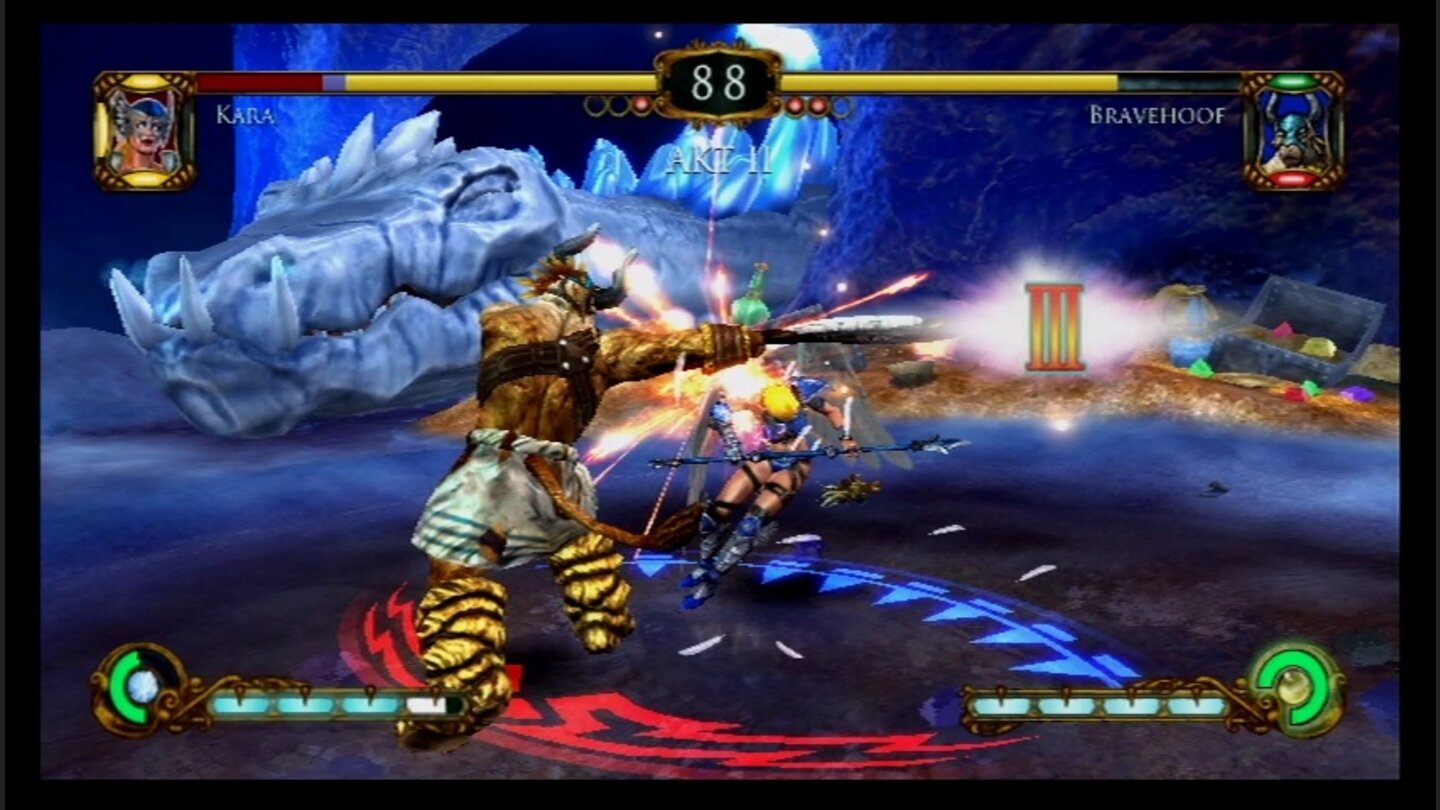The height and width of the screenshot is (810, 1440).
Task: Toggle the red round marker right of the timer
Action: (x=795, y=106)
